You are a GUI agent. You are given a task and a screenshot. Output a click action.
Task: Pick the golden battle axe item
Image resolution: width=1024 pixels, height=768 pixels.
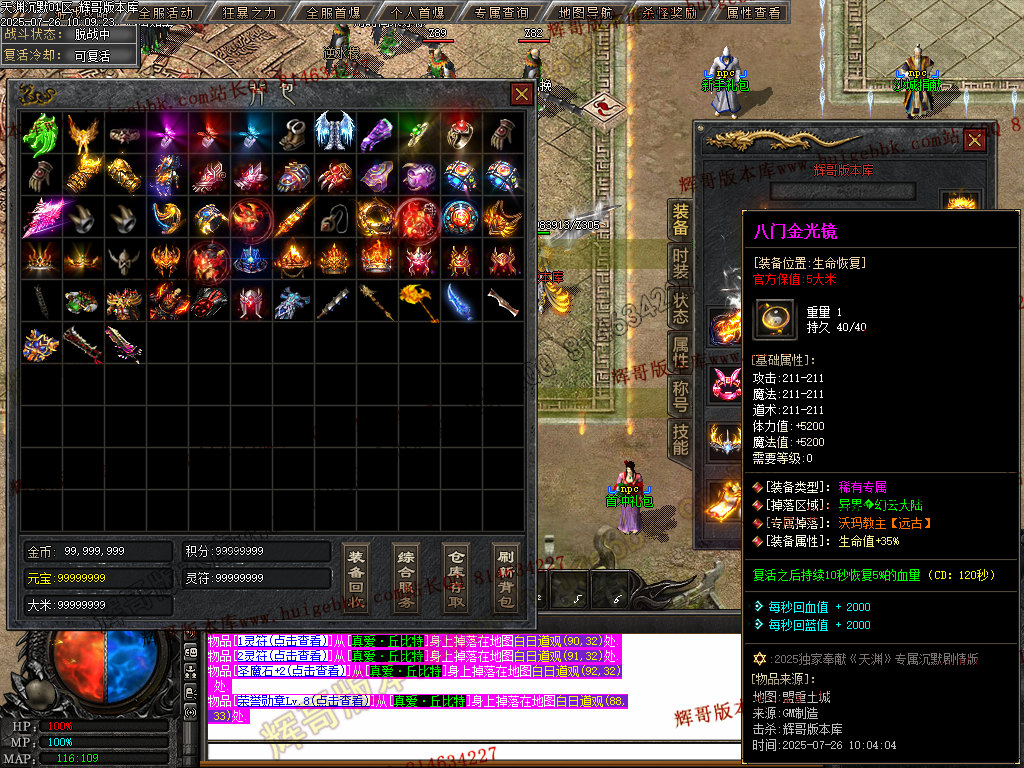(418, 302)
